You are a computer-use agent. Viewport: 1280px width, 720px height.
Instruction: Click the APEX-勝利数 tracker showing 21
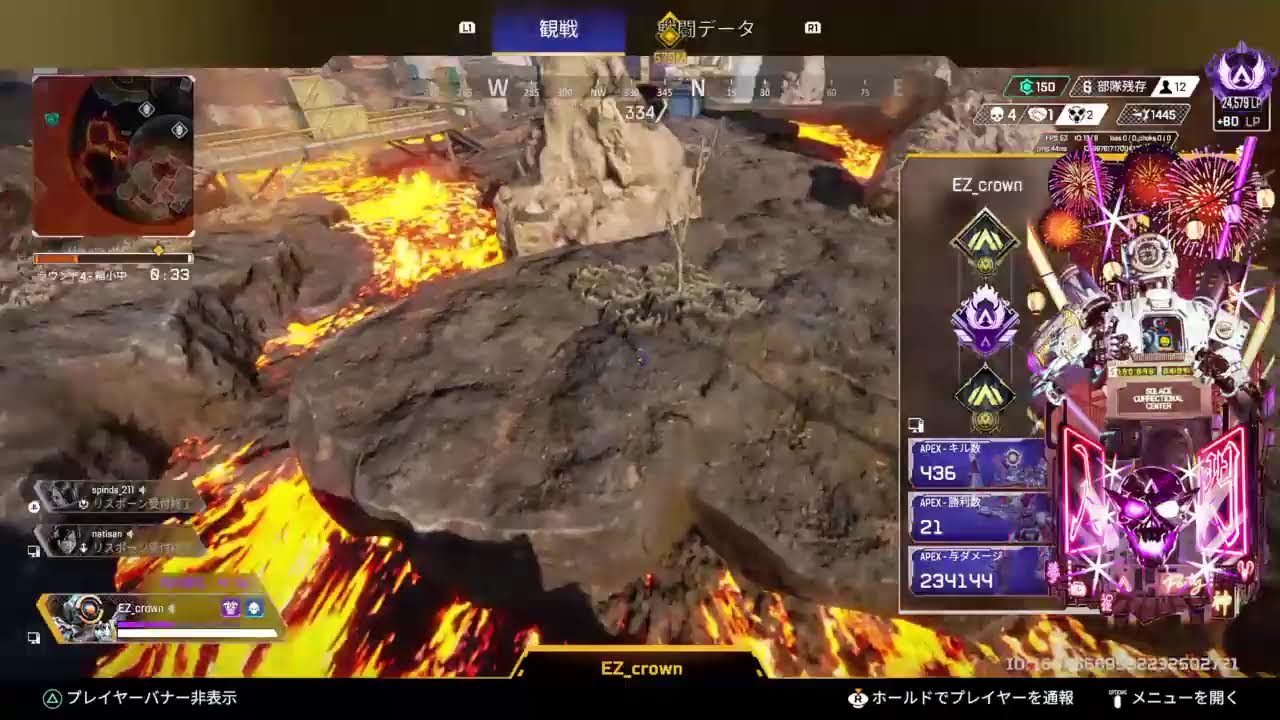(977, 516)
